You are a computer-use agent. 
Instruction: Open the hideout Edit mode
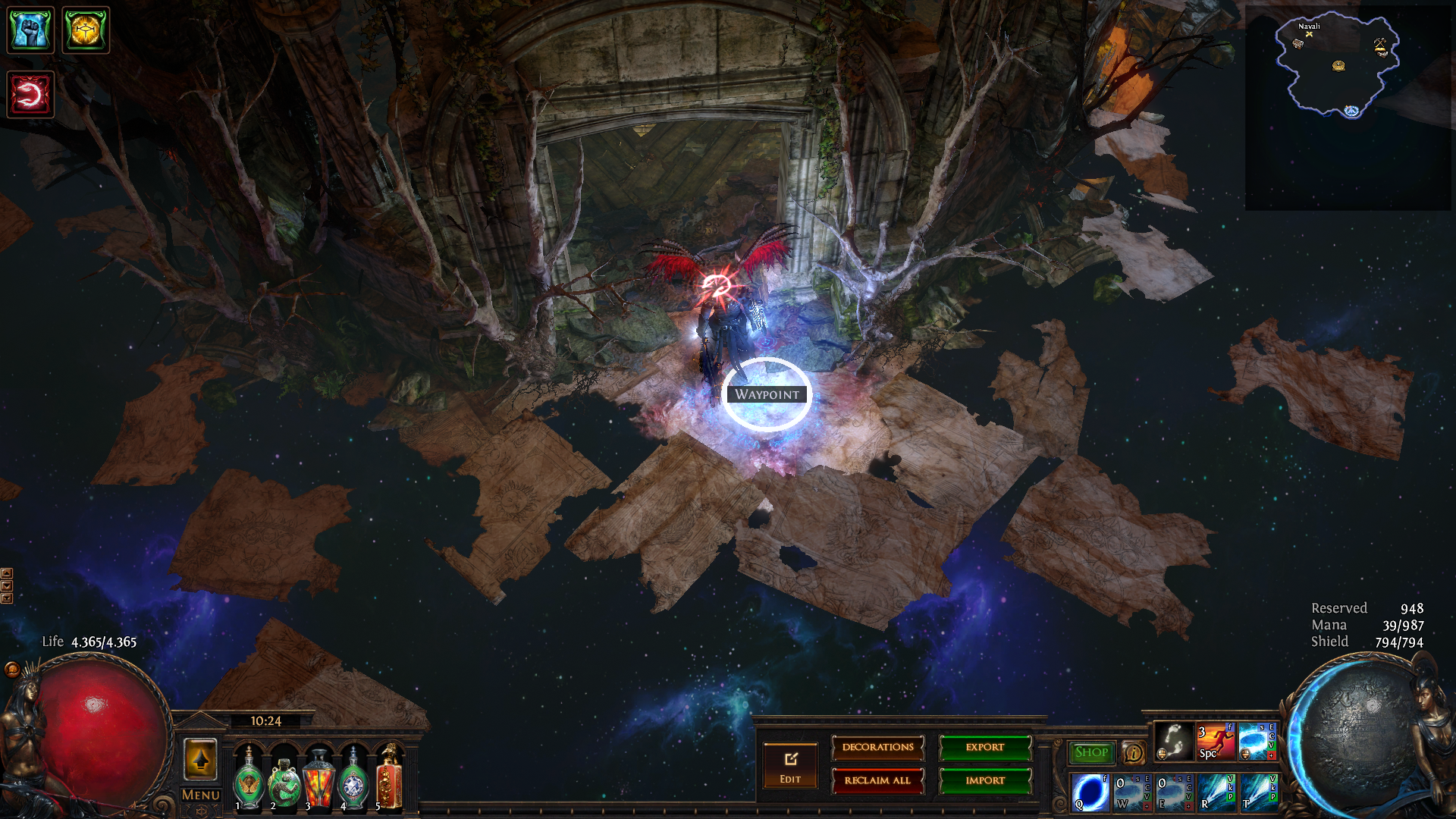(790, 766)
